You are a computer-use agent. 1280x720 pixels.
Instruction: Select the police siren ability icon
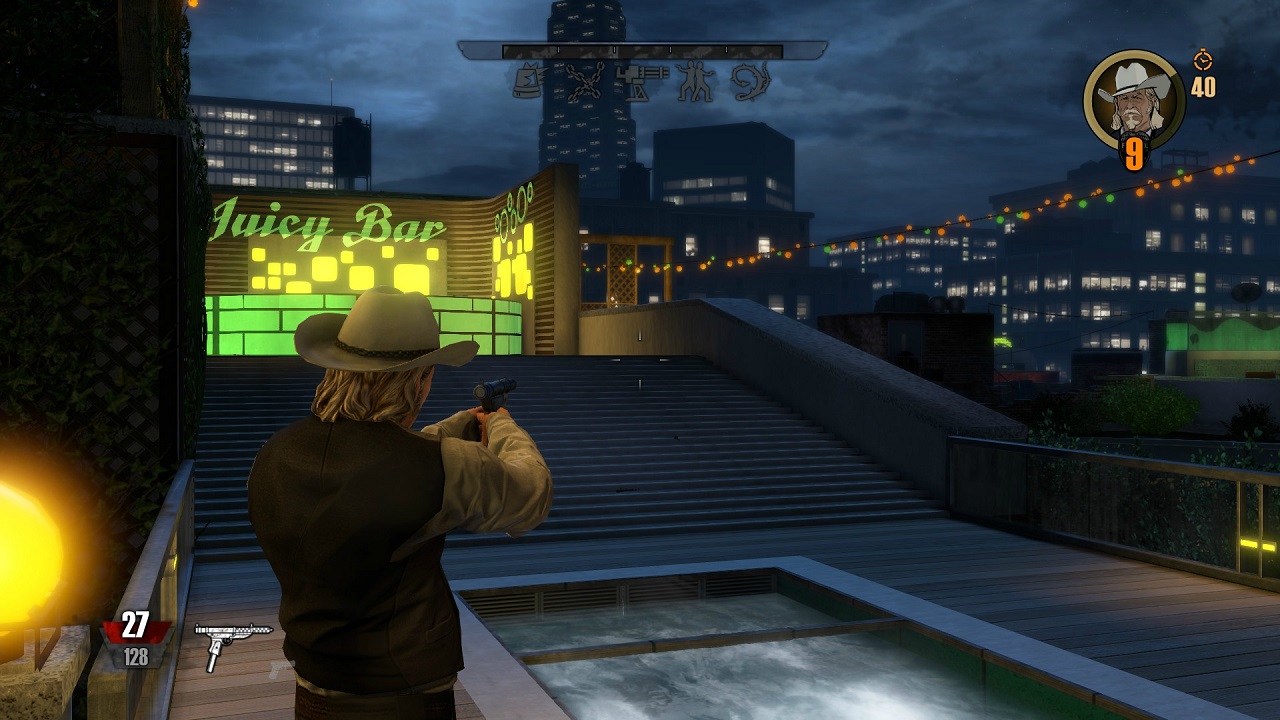pos(528,81)
